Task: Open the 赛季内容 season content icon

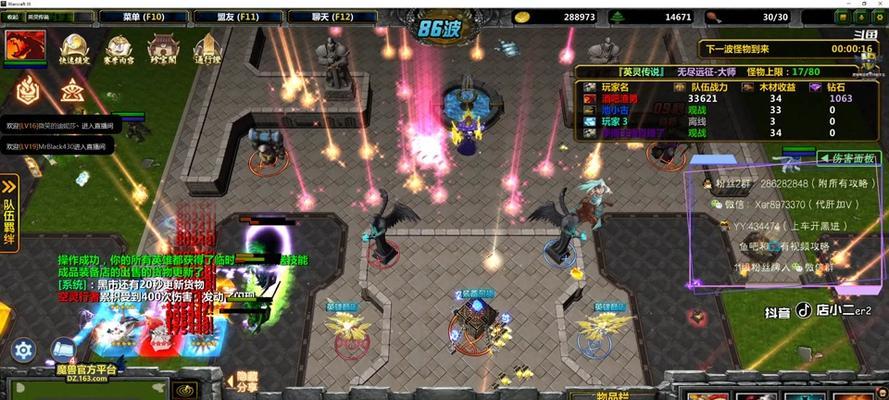Action: coord(119,50)
